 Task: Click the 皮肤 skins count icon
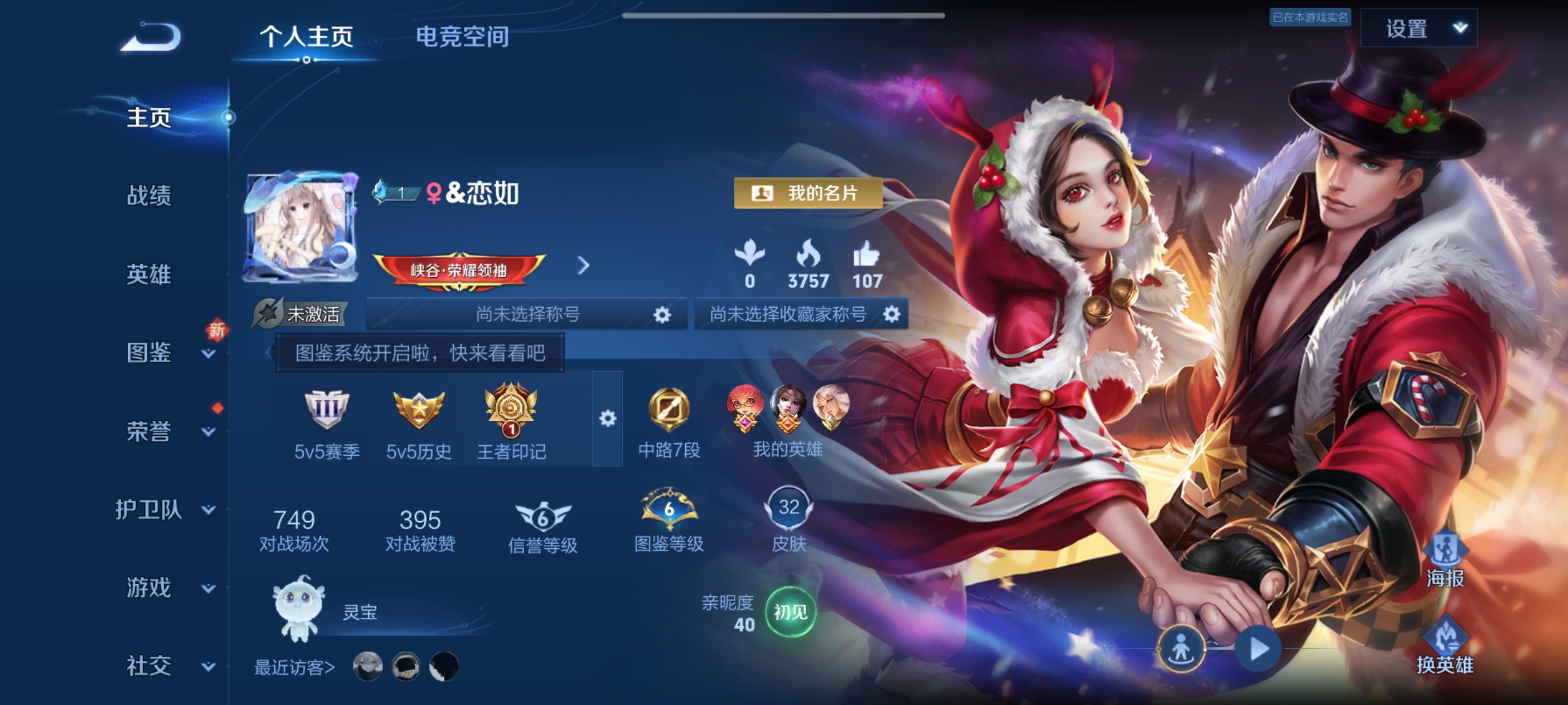click(791, 509)
